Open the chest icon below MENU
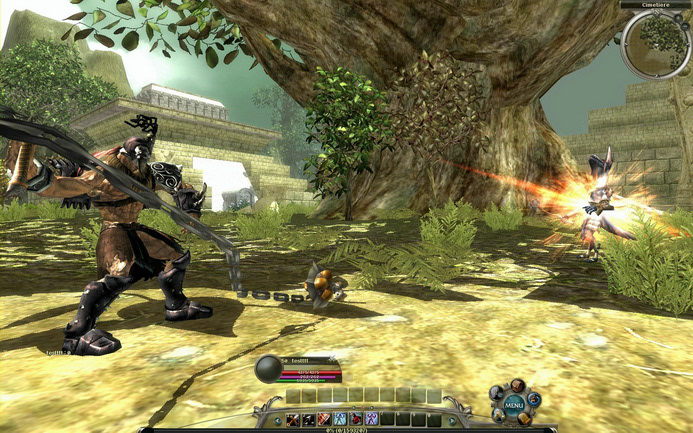Viewport: 693px width, 433px height. click(523, 420)
